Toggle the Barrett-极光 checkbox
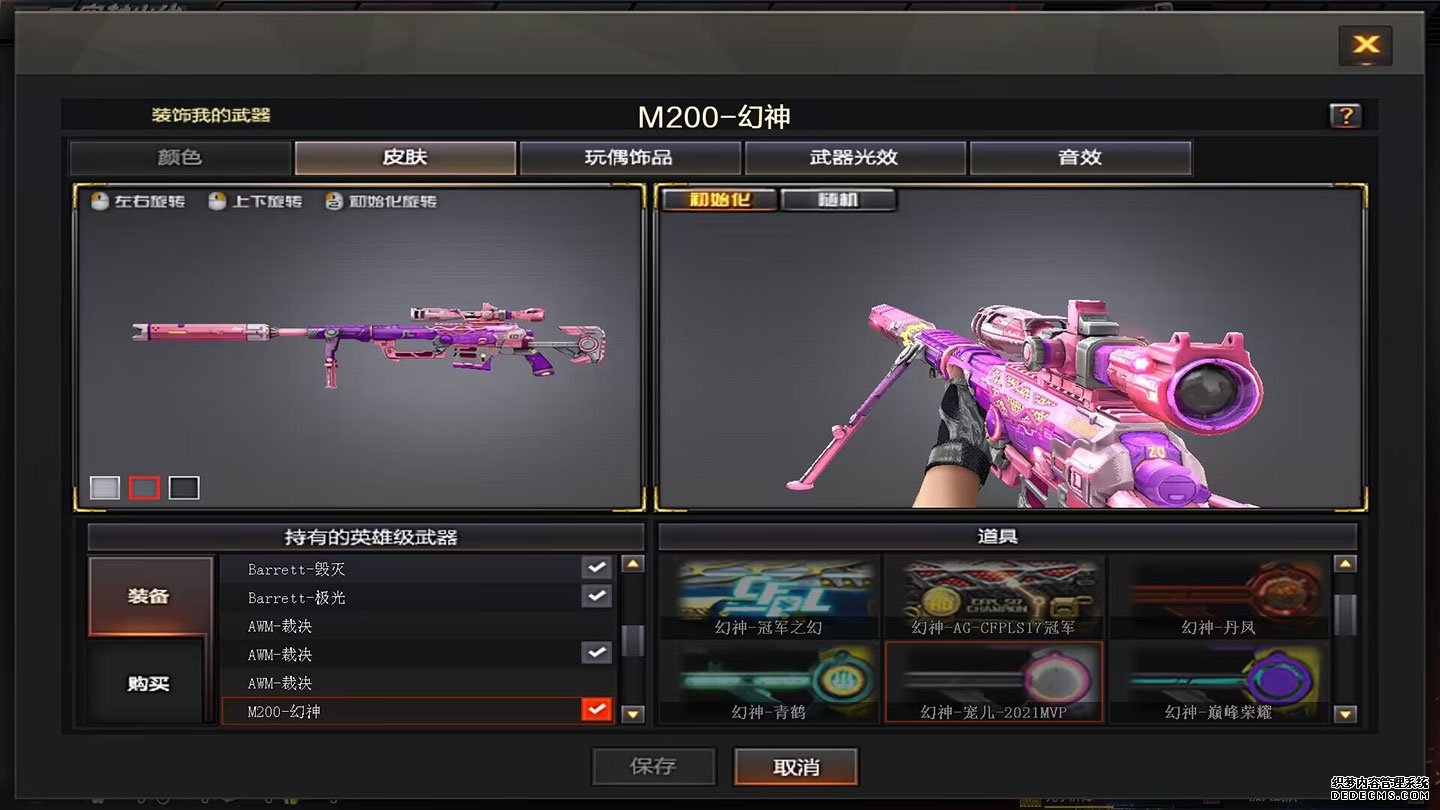Image resolution: width=1440 pixels, height=810 pixels. tap(597, 597)
